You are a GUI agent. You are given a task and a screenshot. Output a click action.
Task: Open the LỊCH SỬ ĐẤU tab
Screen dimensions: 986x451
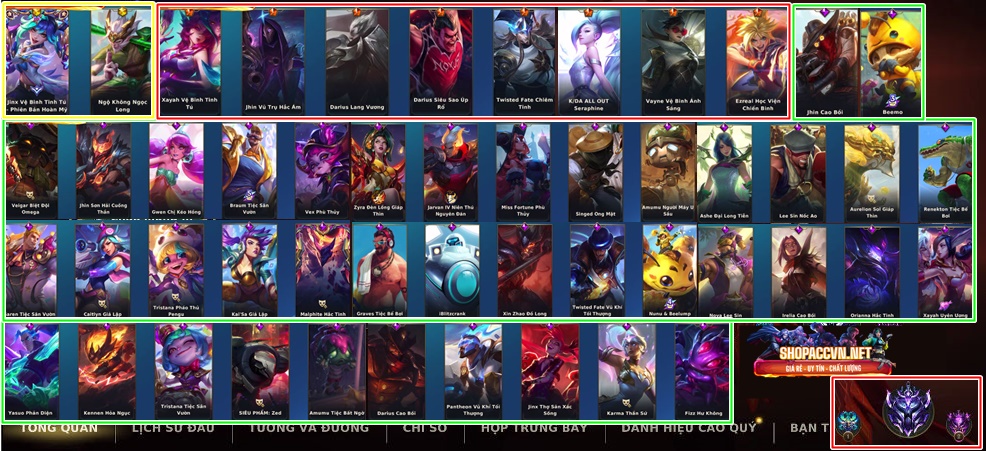[x=174, y=429]
